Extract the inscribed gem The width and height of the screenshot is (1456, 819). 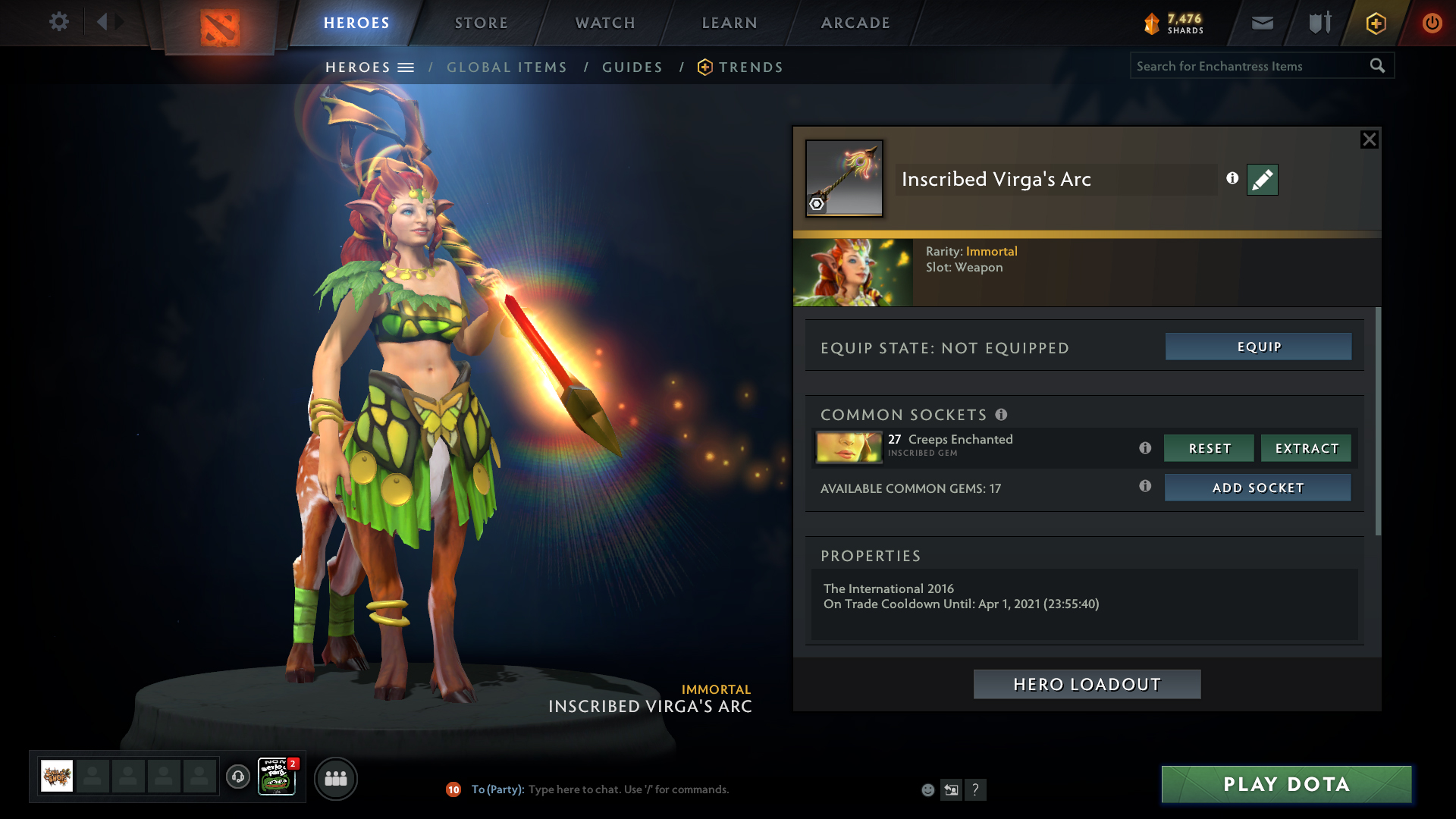[x=1306, y=448]
